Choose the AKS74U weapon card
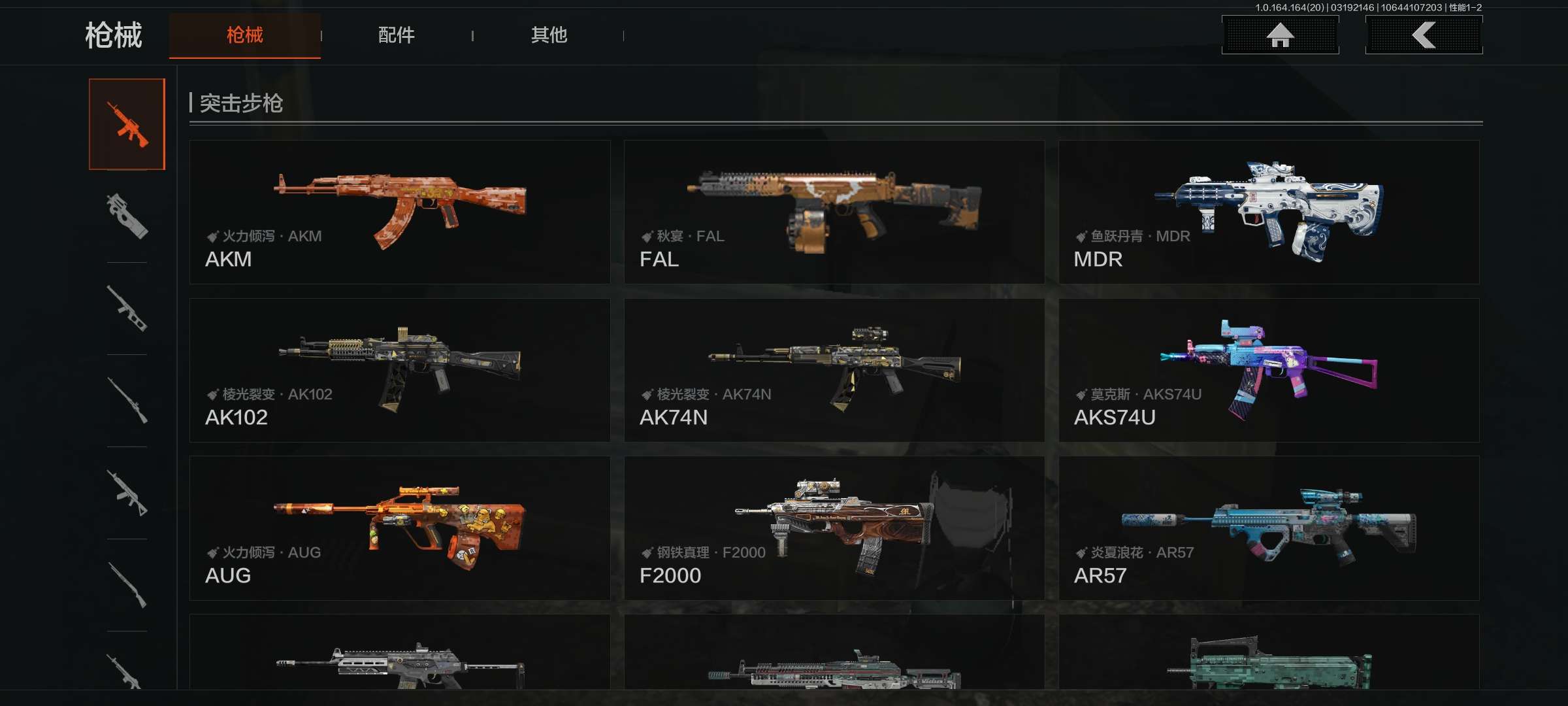The image size is (1568, 706). (1269, 370)
